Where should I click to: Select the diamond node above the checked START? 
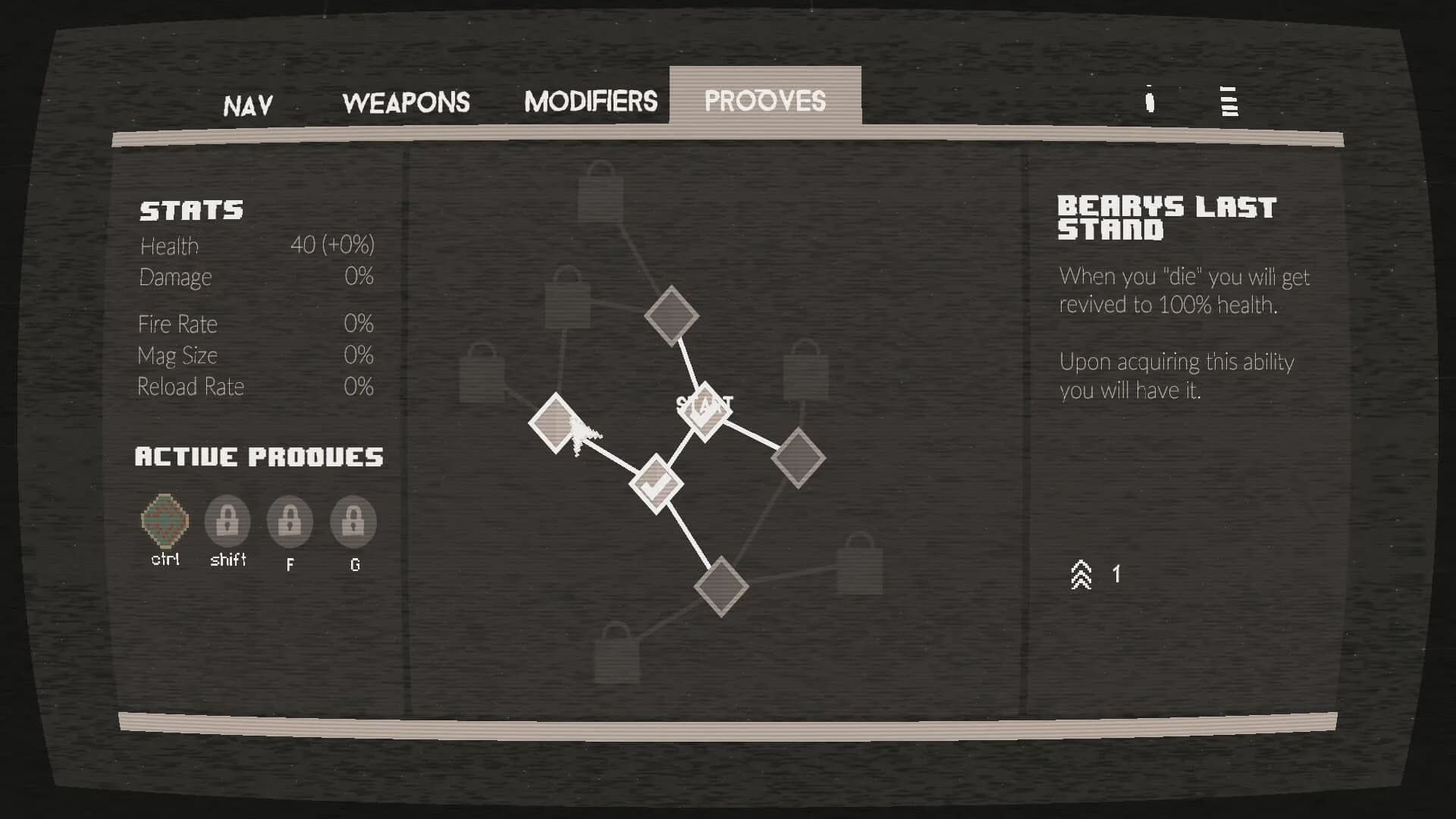pos(672,315)
